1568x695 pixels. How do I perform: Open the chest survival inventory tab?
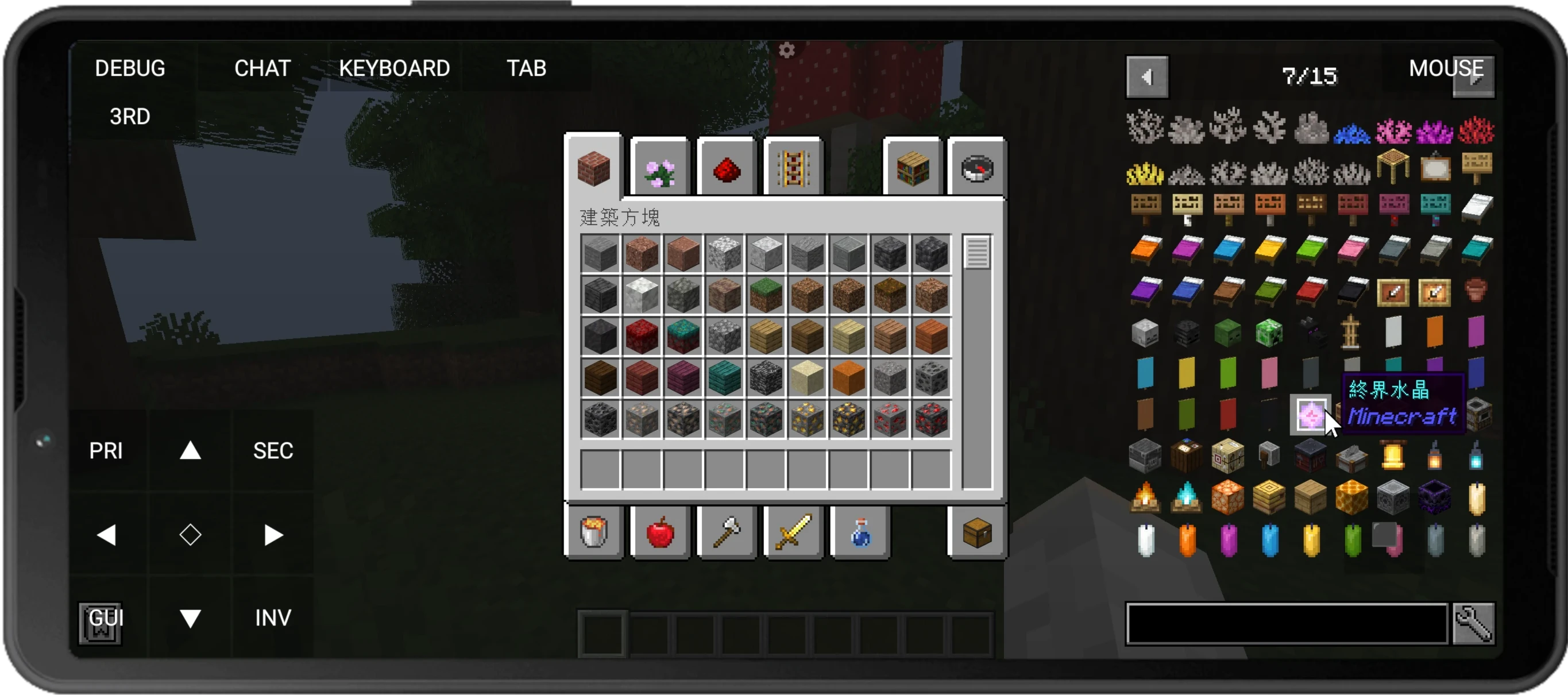point(977,533)
